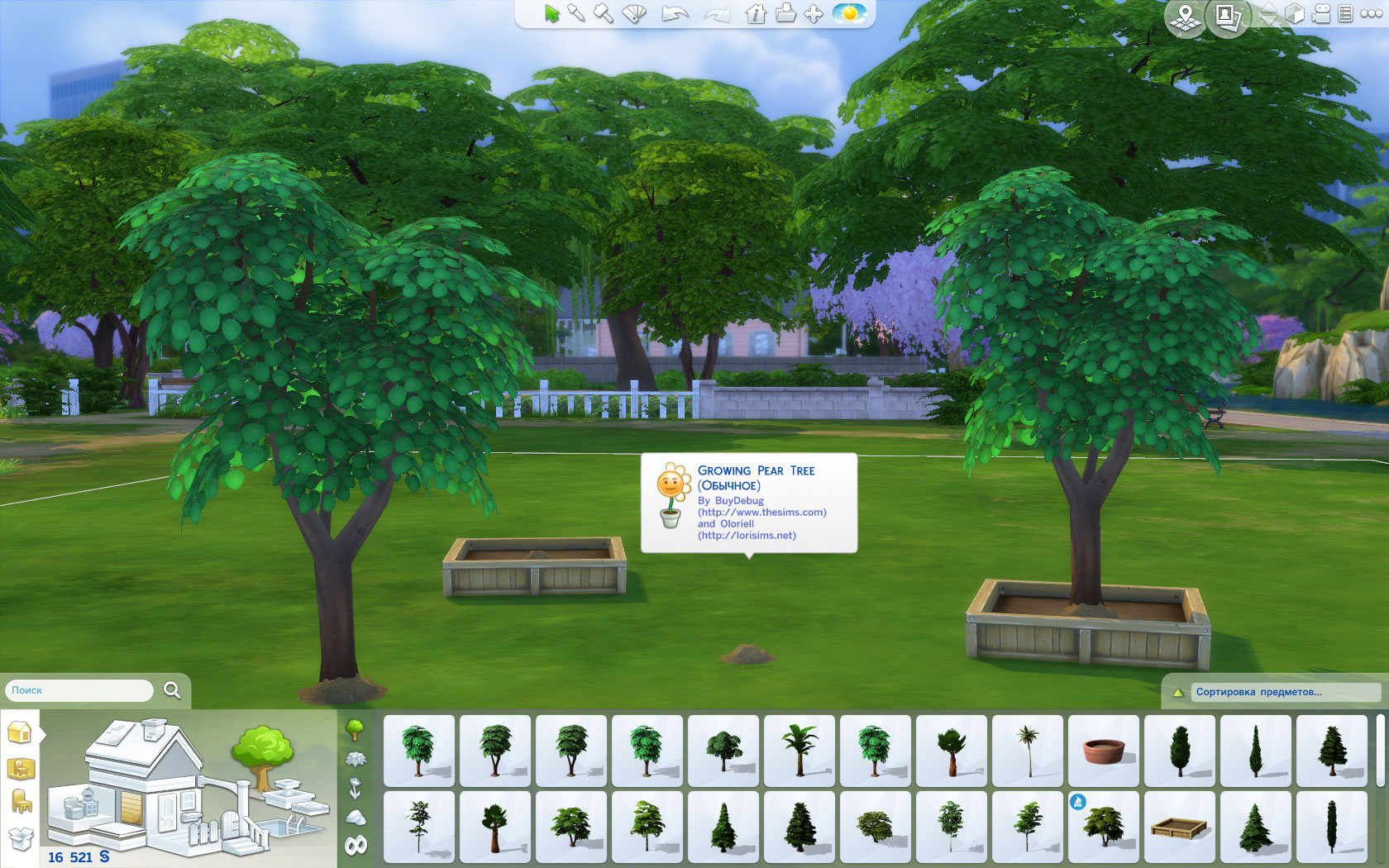
Task: Redo the last build action
Action: pos(718,14)
